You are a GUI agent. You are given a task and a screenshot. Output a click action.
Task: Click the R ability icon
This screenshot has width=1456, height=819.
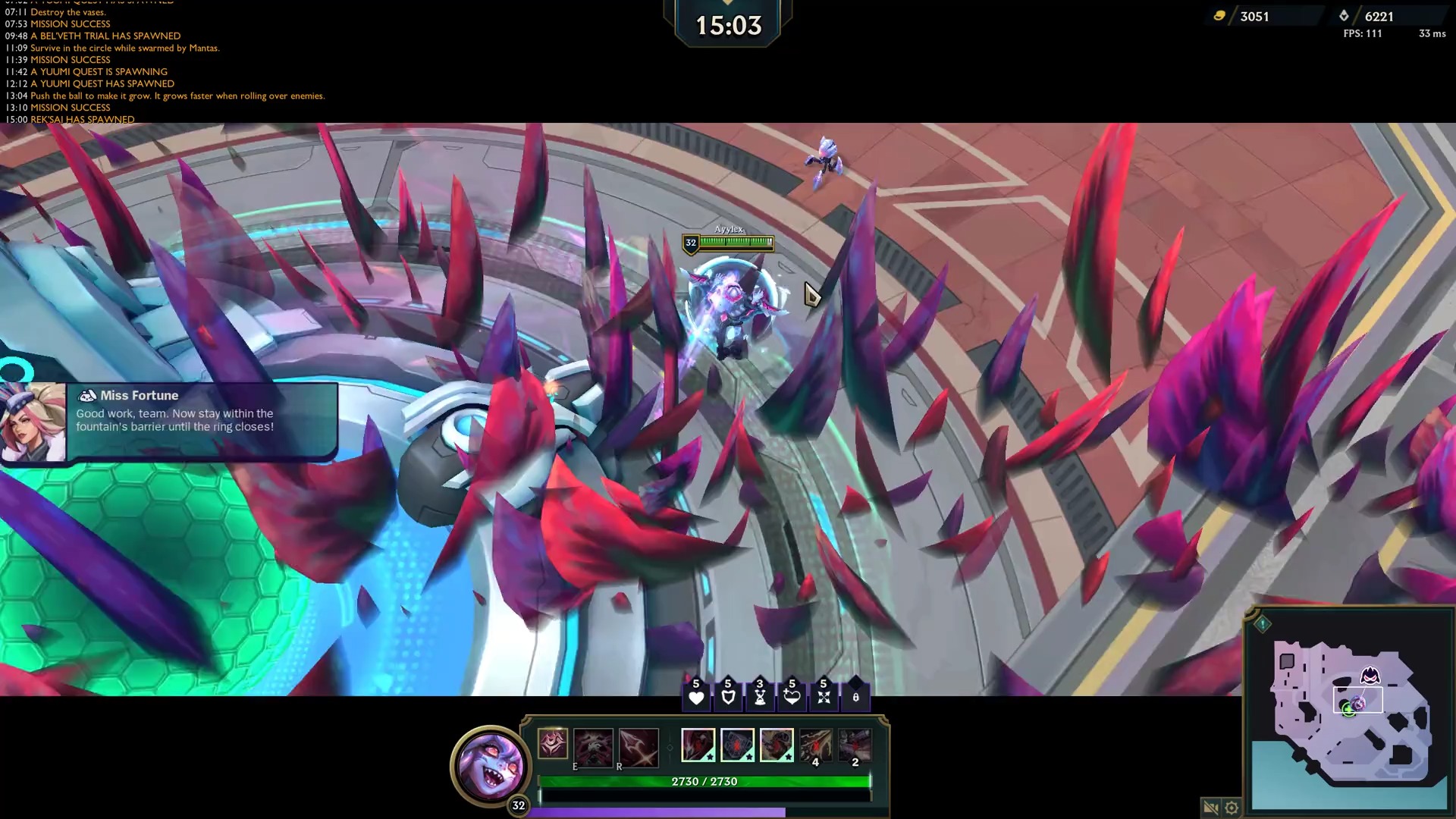tap(639, 747)
